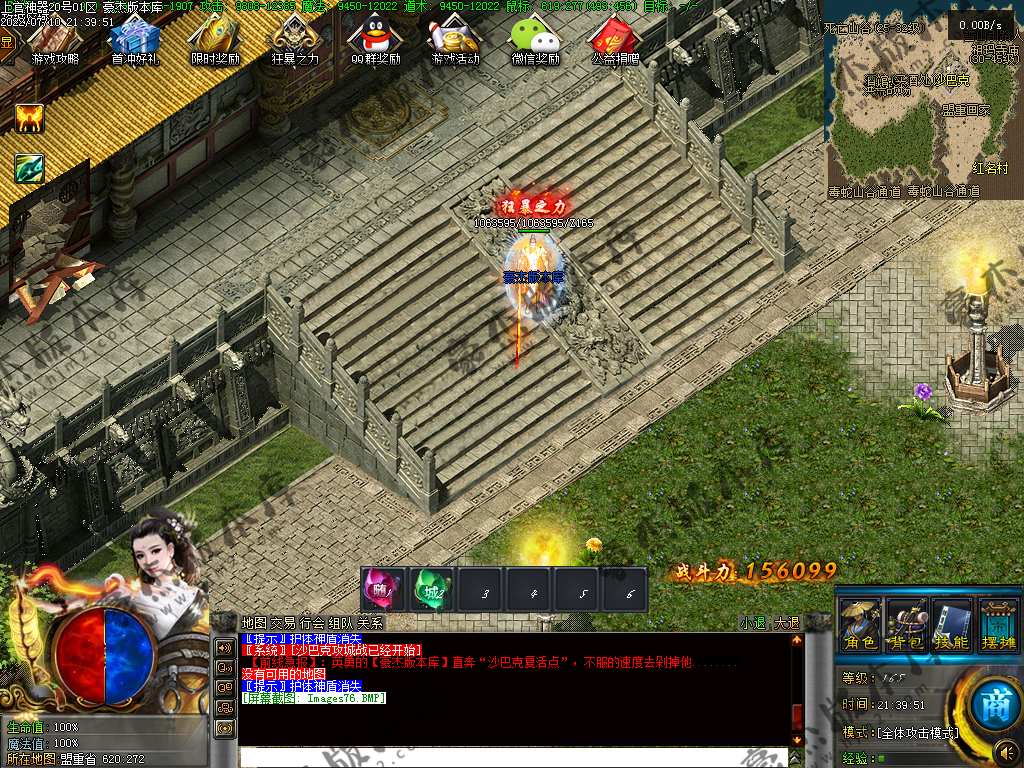
Task: Open the 首冲好礼 blue gift box
Action: click(135, 40)
